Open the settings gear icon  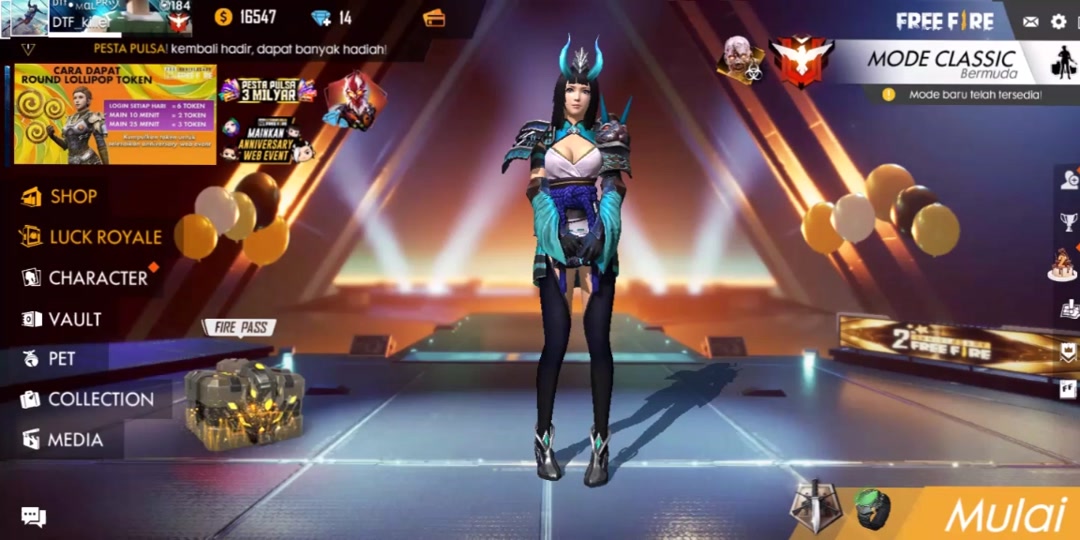(1058, 22)
